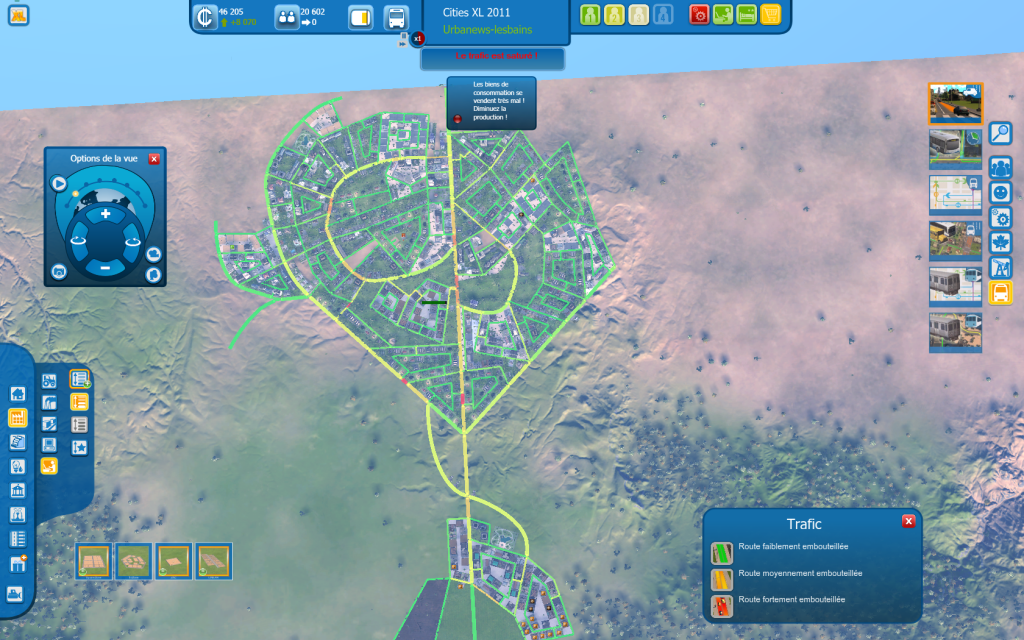Close the Options de la vue panel
This screenshot has height=640, width=1024.
point(154,159)
